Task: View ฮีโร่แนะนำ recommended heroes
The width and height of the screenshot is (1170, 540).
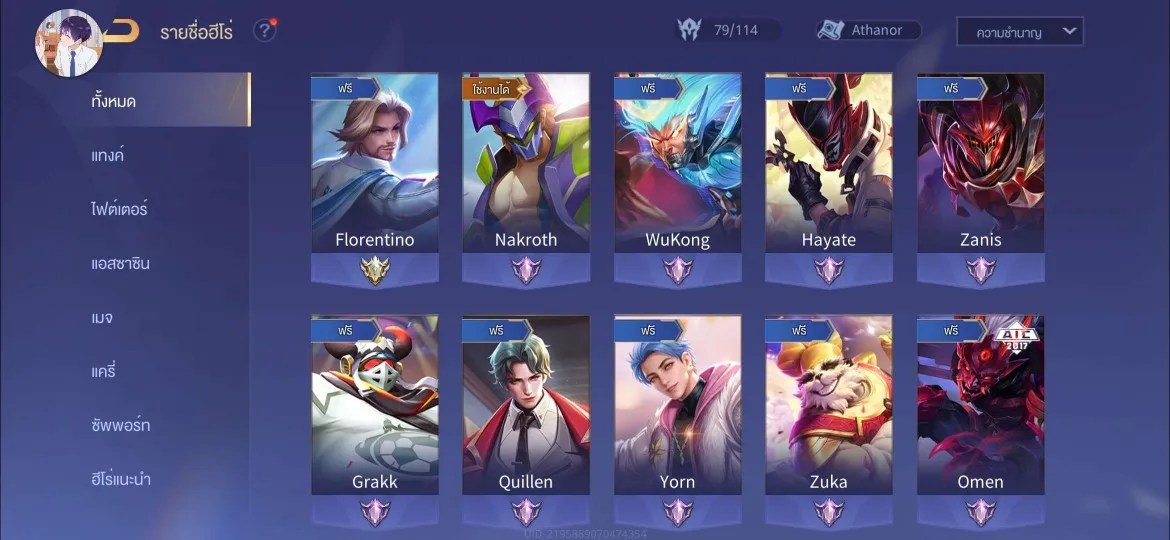Action: point(120,479)
